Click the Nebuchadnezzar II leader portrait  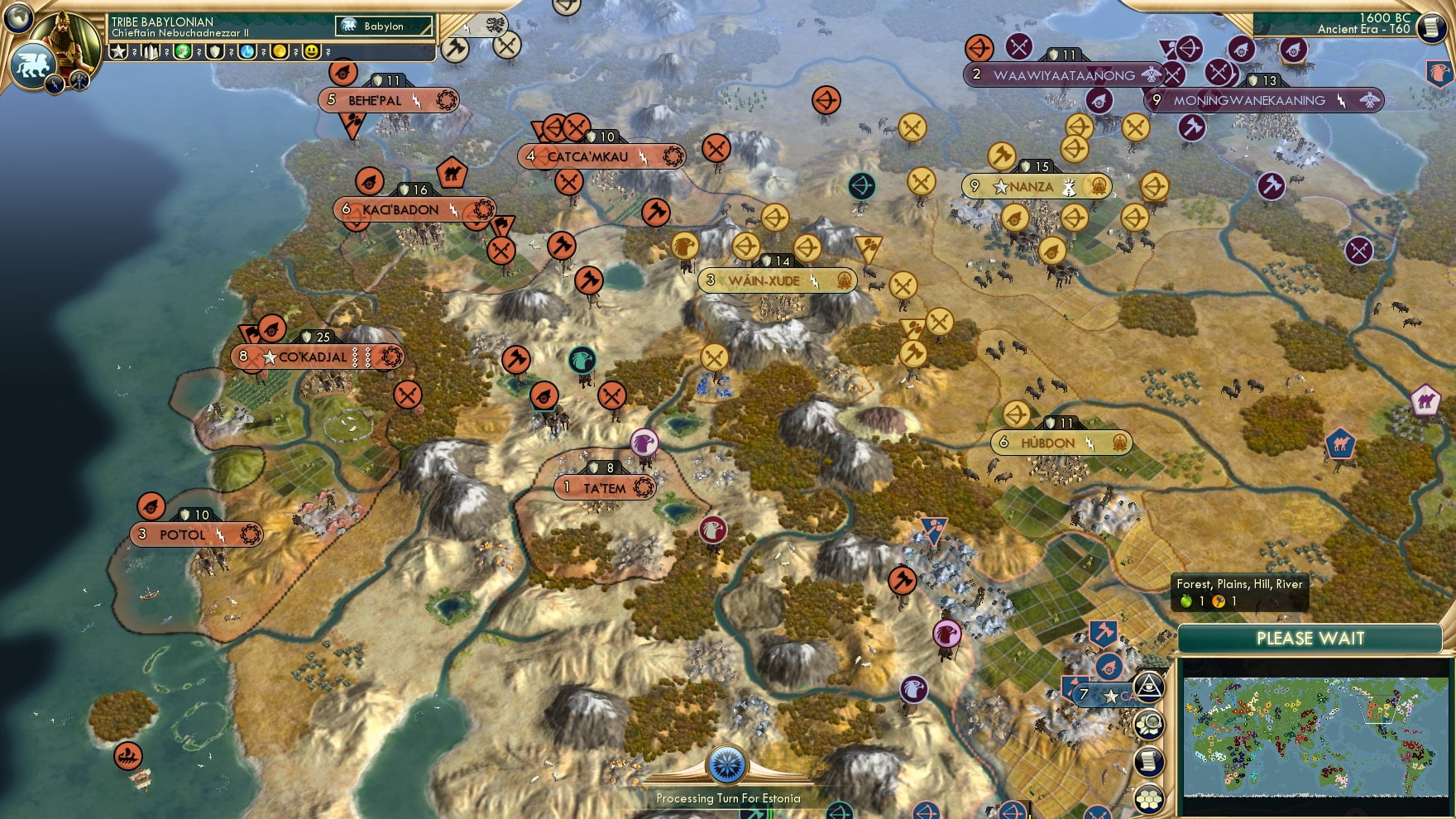[x=65, y=41]
